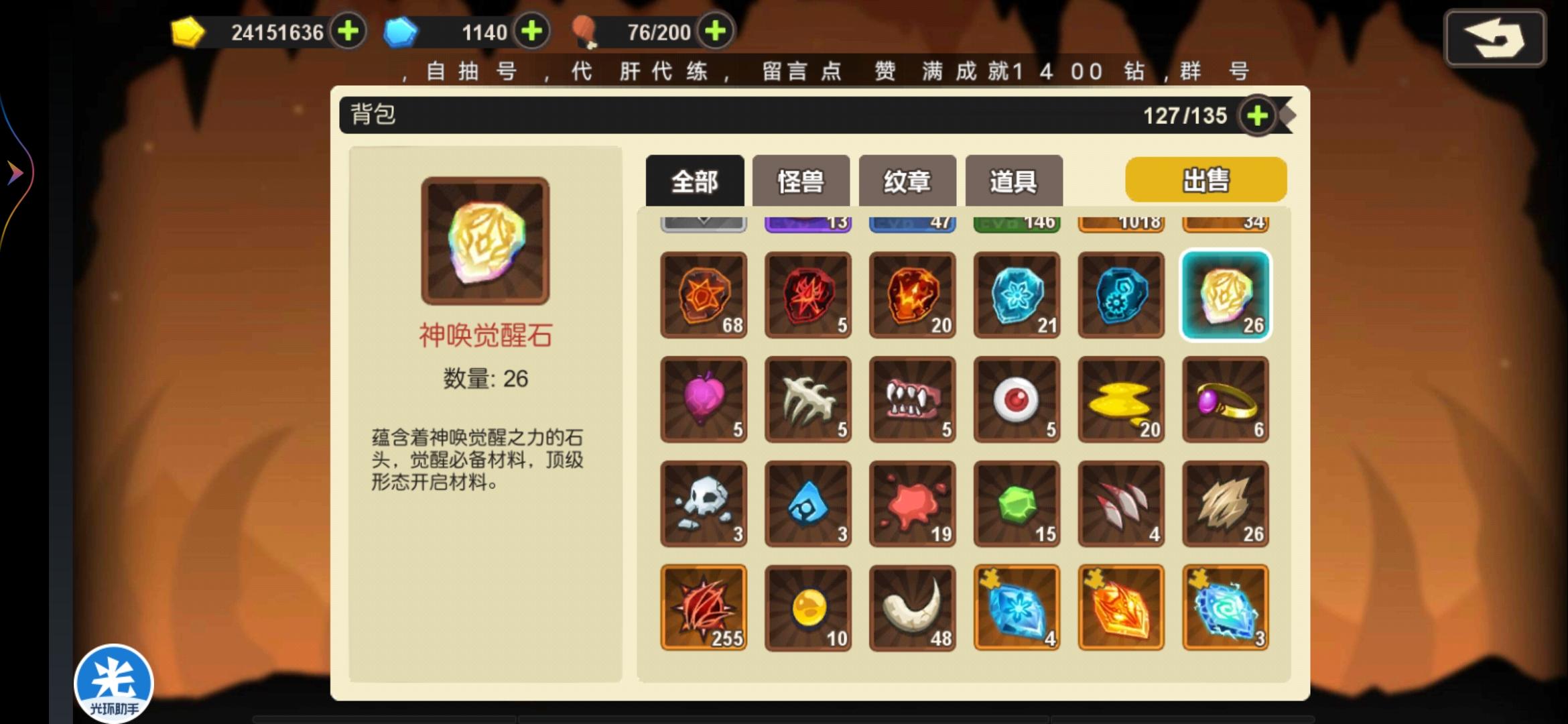Select the red eyeball item
This screenshot has height=724, width=1568.
tap(1016, 399)
